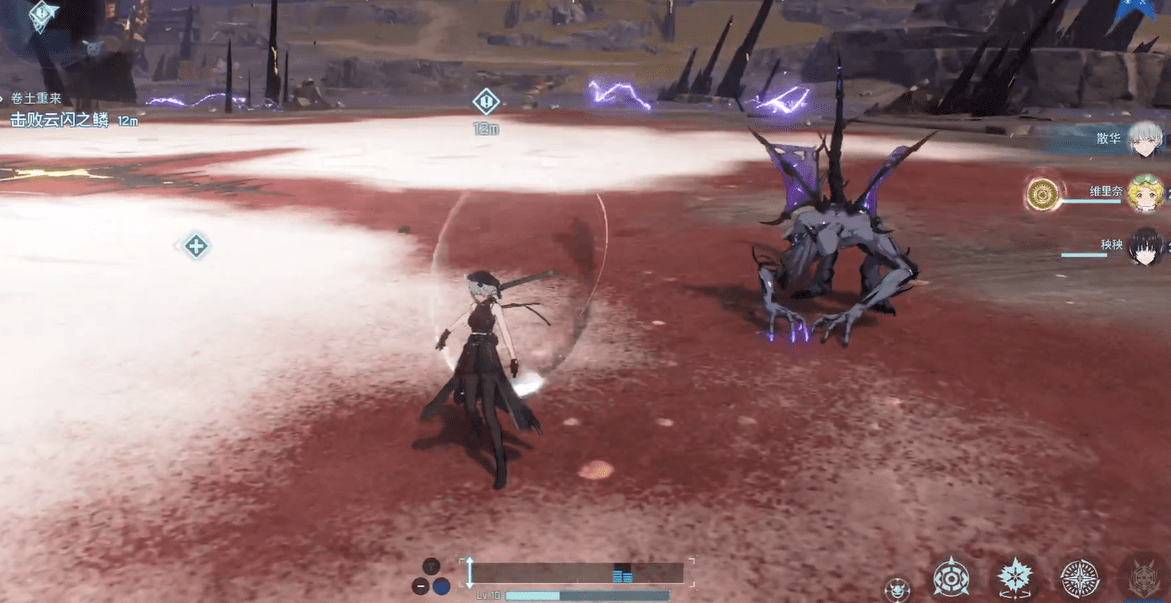1171x603 pixels.
Task: Trigger the round shield-like skill icon
Action: 950,577
